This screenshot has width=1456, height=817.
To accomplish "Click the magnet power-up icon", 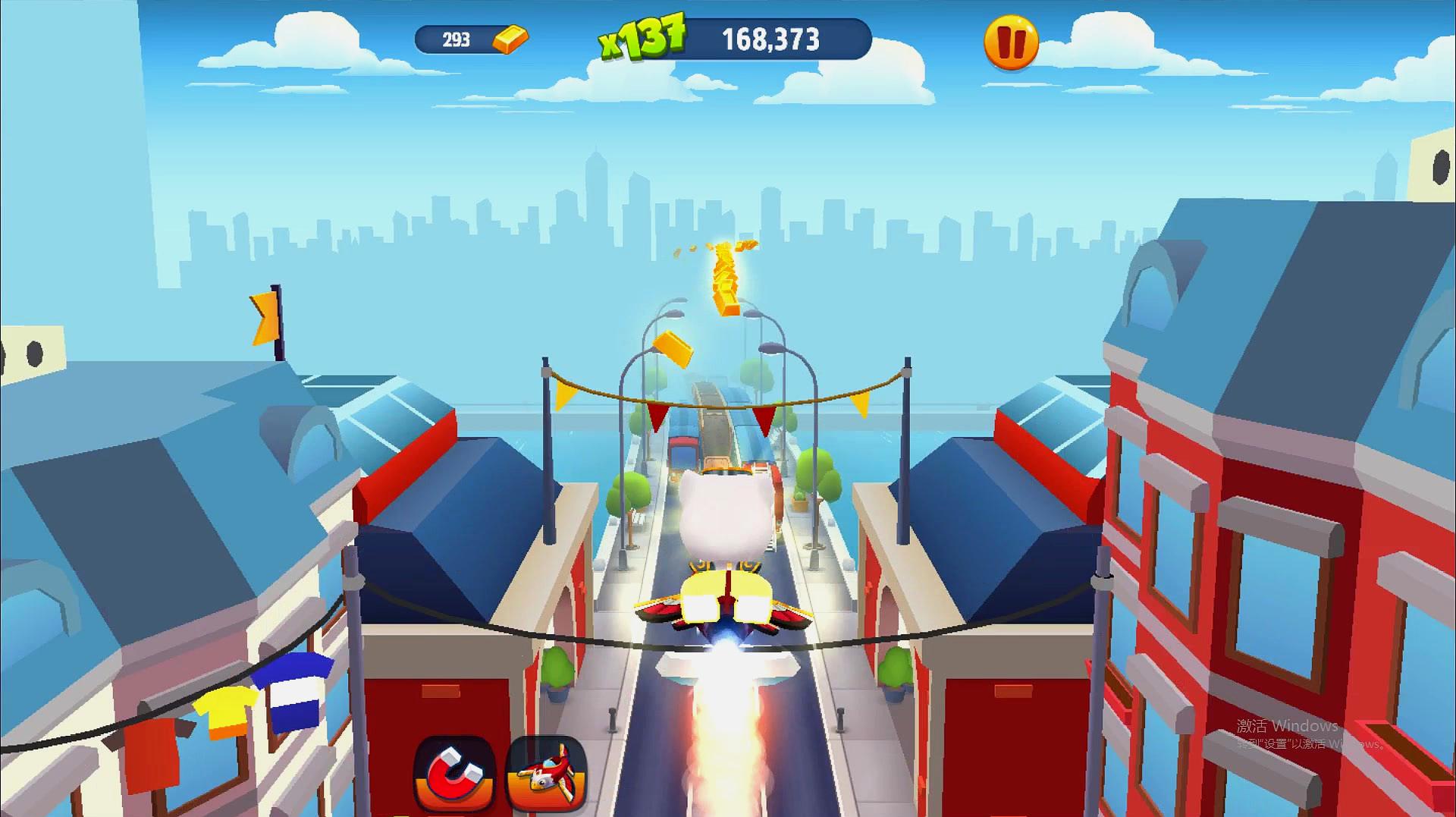I will point(455,773).
